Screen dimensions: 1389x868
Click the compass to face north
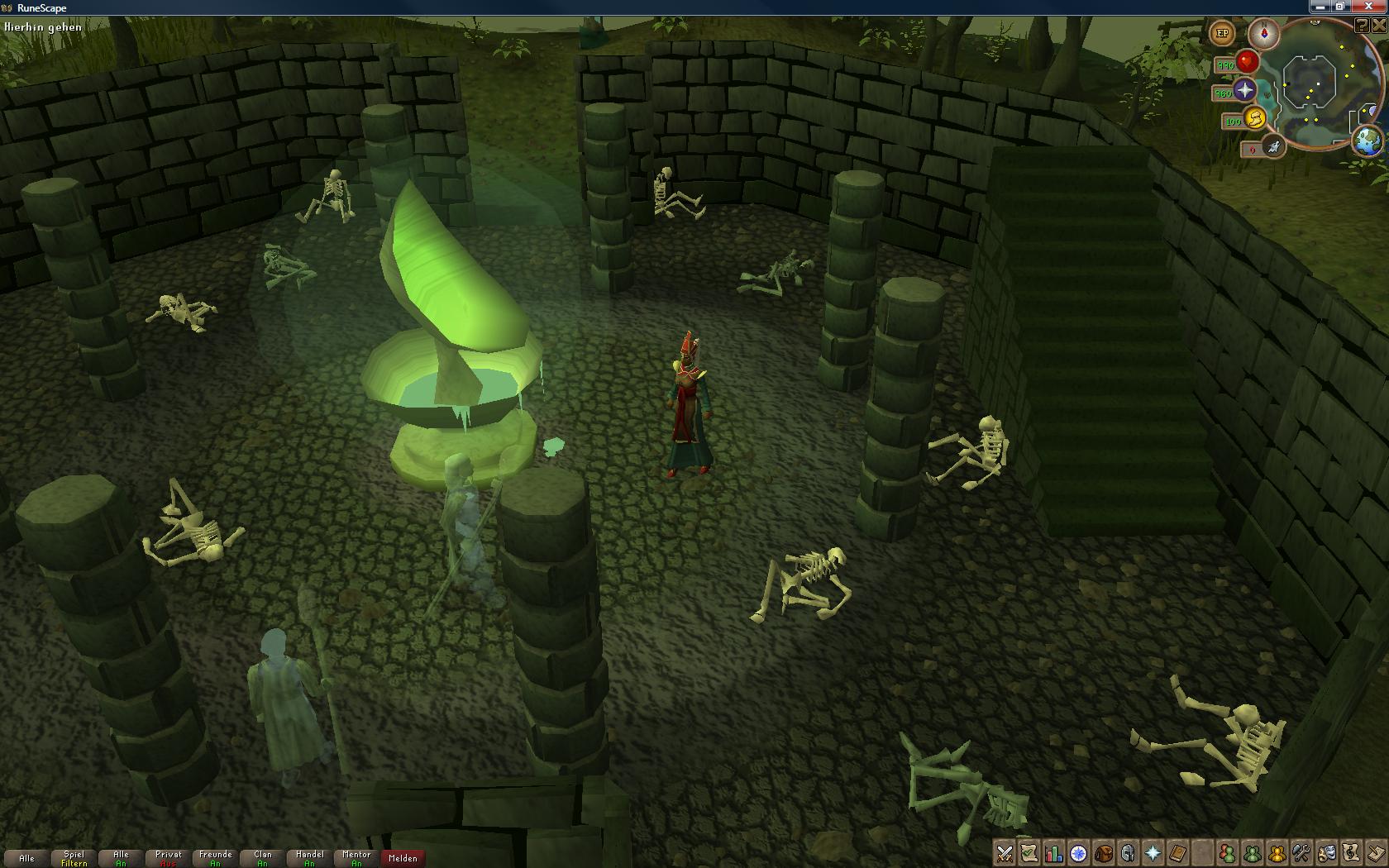point(1264,34)
